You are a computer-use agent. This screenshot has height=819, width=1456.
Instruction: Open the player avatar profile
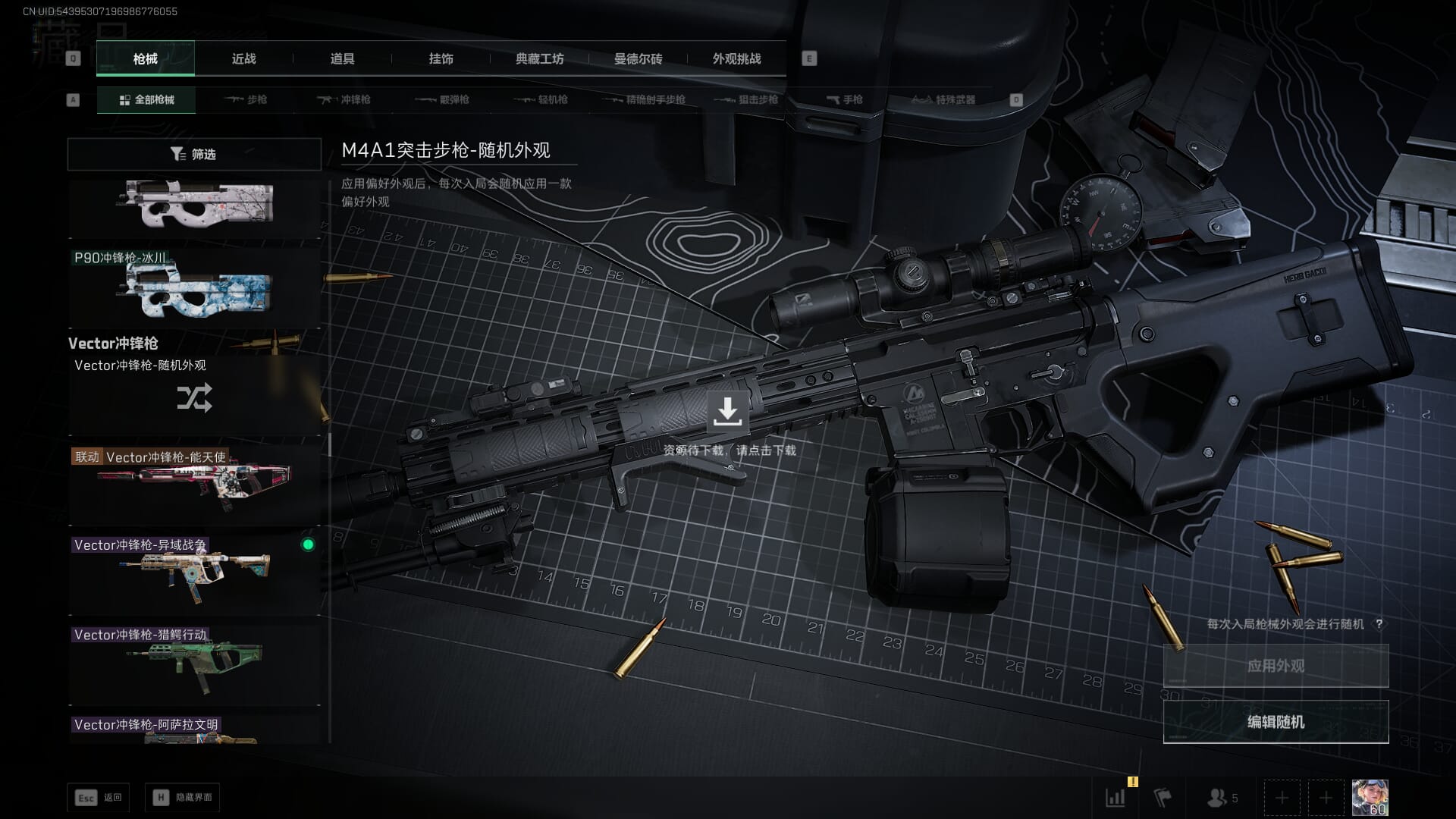coord(1370,797)
